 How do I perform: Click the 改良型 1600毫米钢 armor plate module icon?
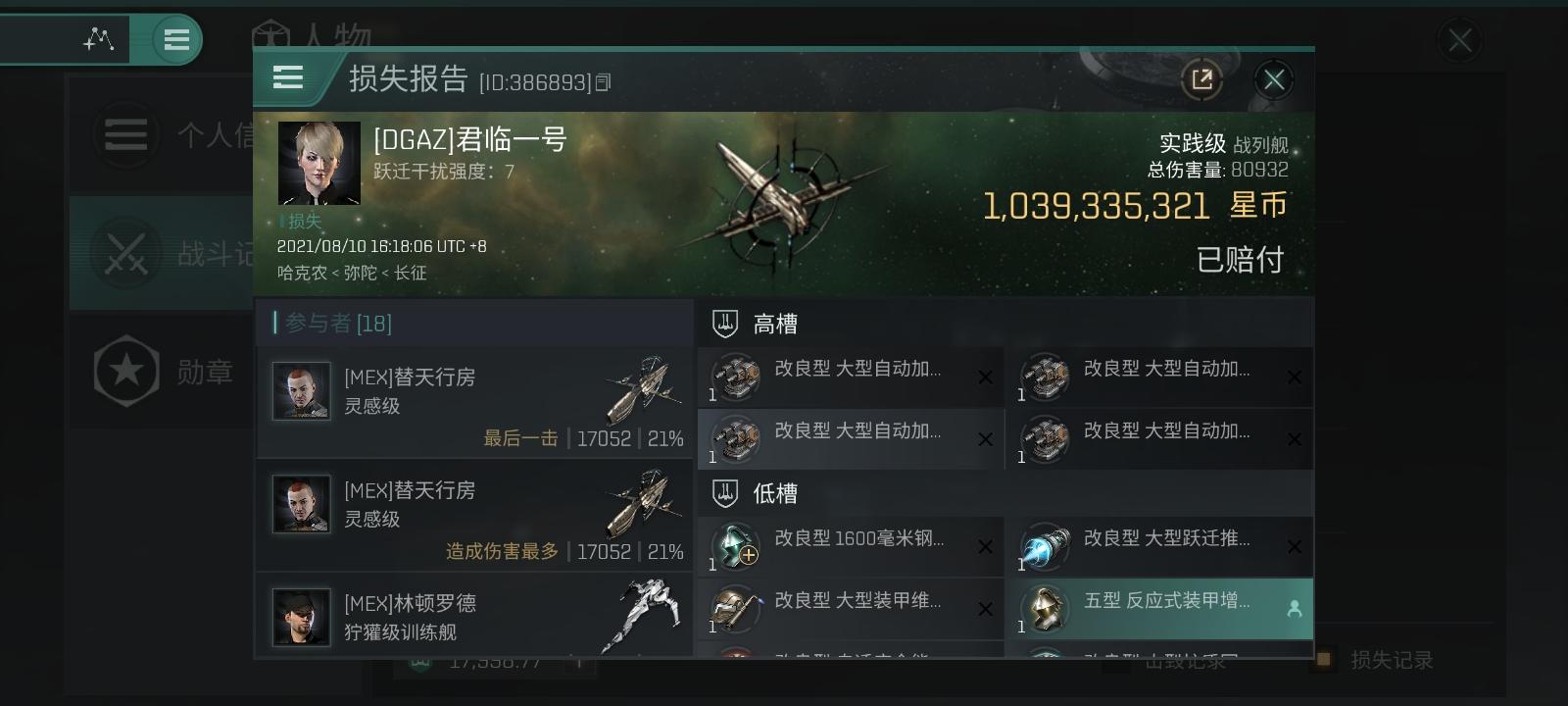[x=735, y=548]
